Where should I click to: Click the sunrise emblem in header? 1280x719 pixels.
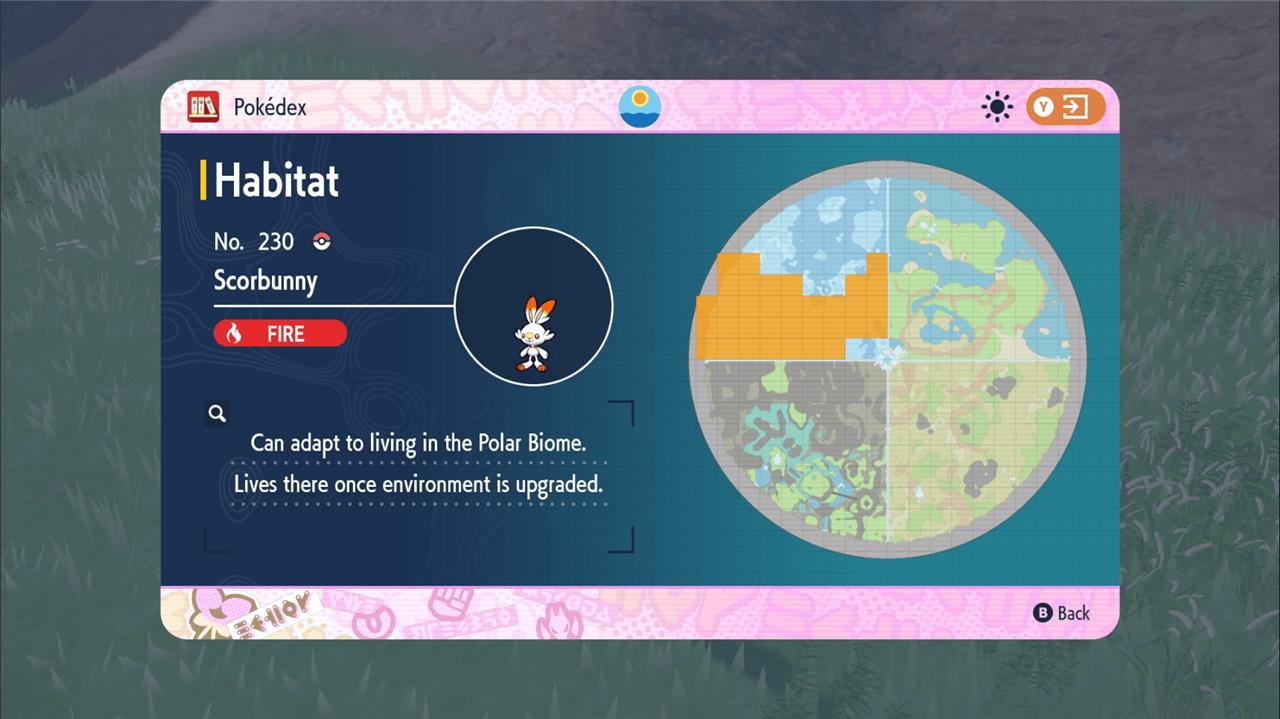tap(640, 107)
